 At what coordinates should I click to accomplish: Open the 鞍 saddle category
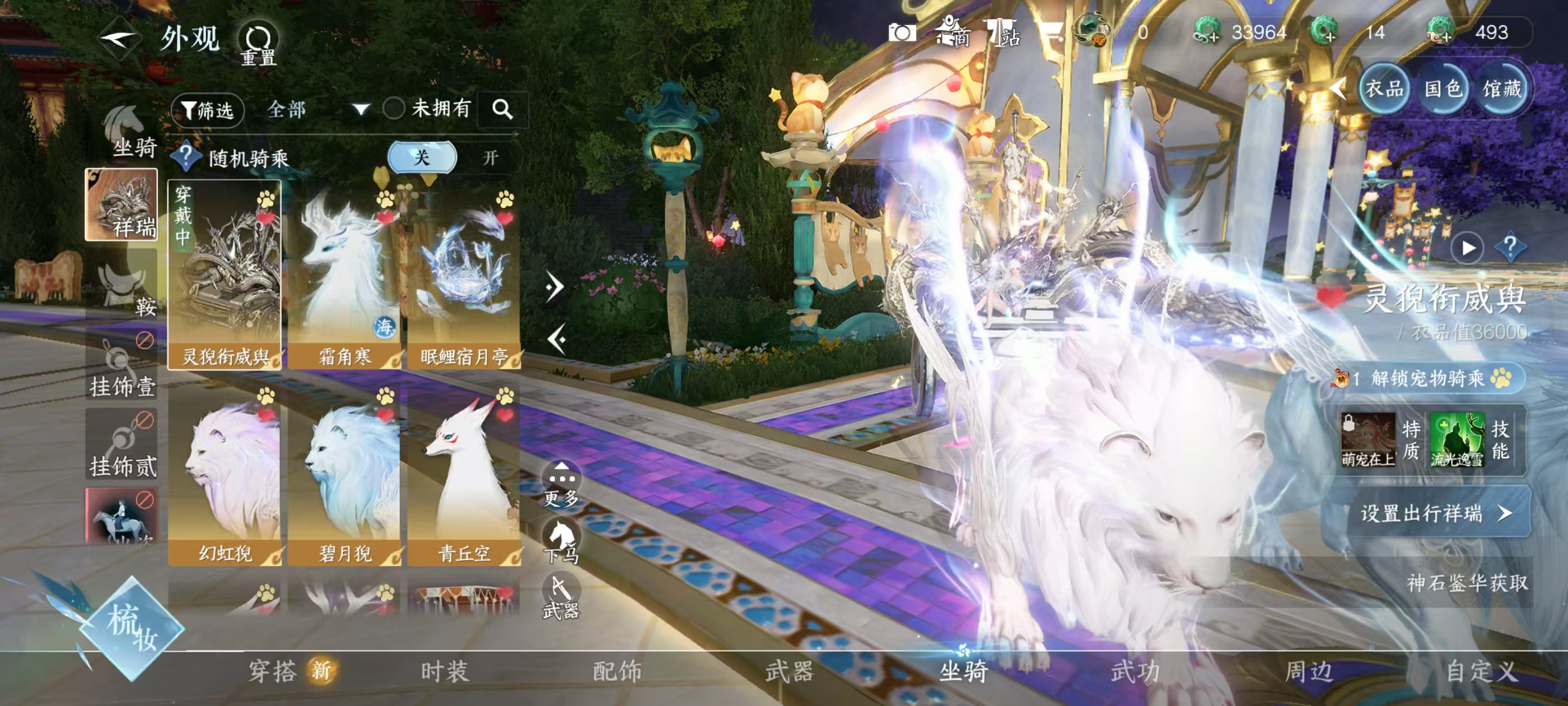[x=124, y=286]
